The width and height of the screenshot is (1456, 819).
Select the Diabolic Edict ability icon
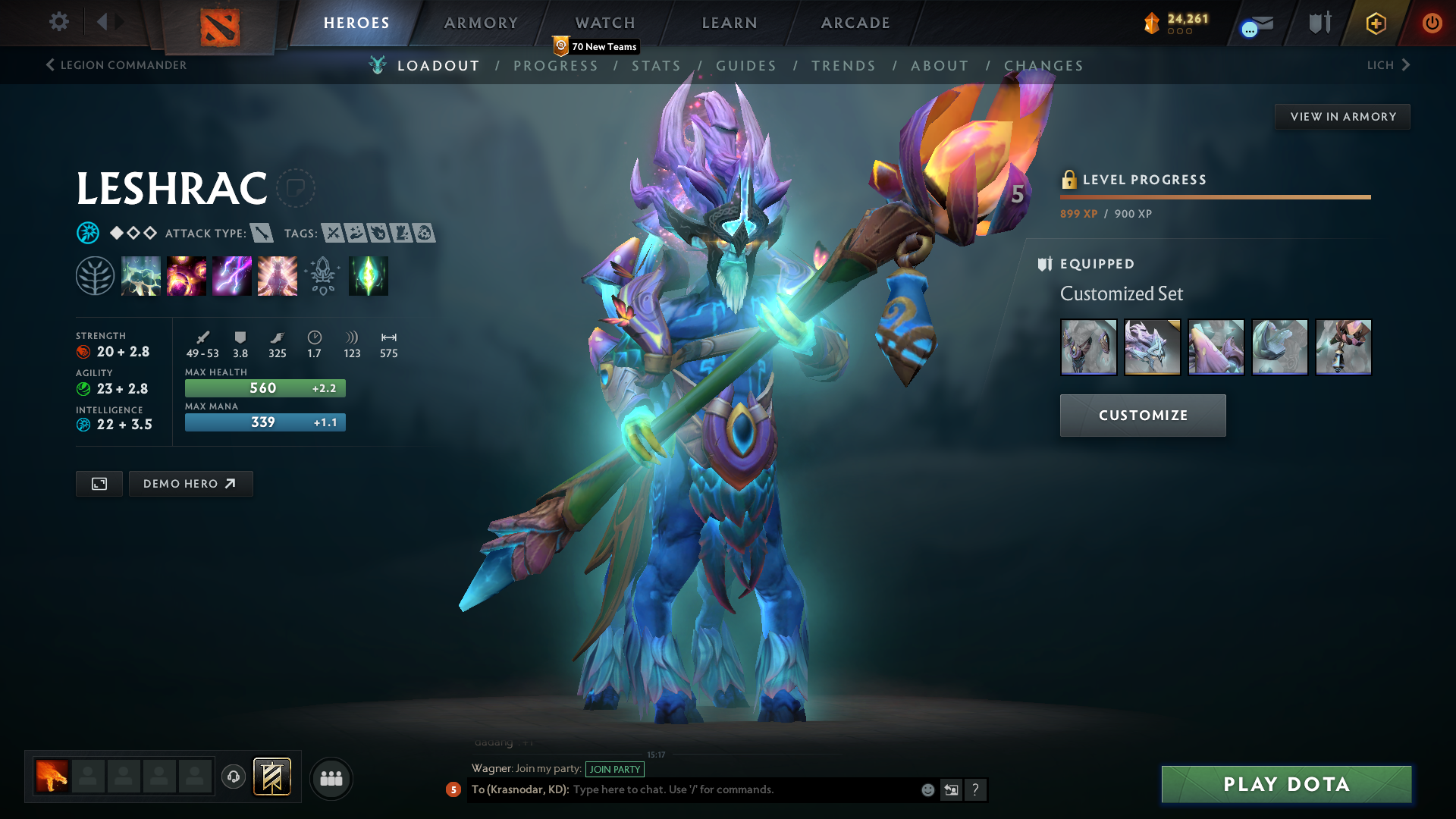[186, 275]
